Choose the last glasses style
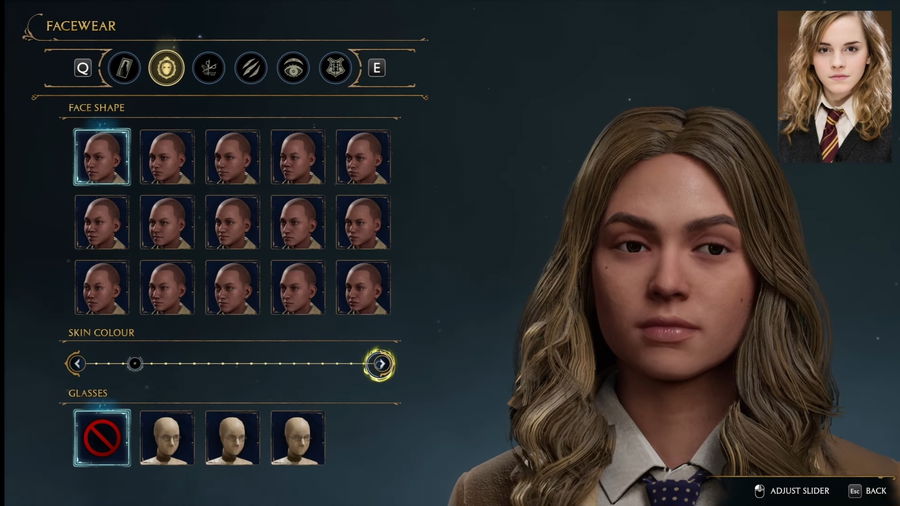 pyautogui.click(x=297, y=438)
